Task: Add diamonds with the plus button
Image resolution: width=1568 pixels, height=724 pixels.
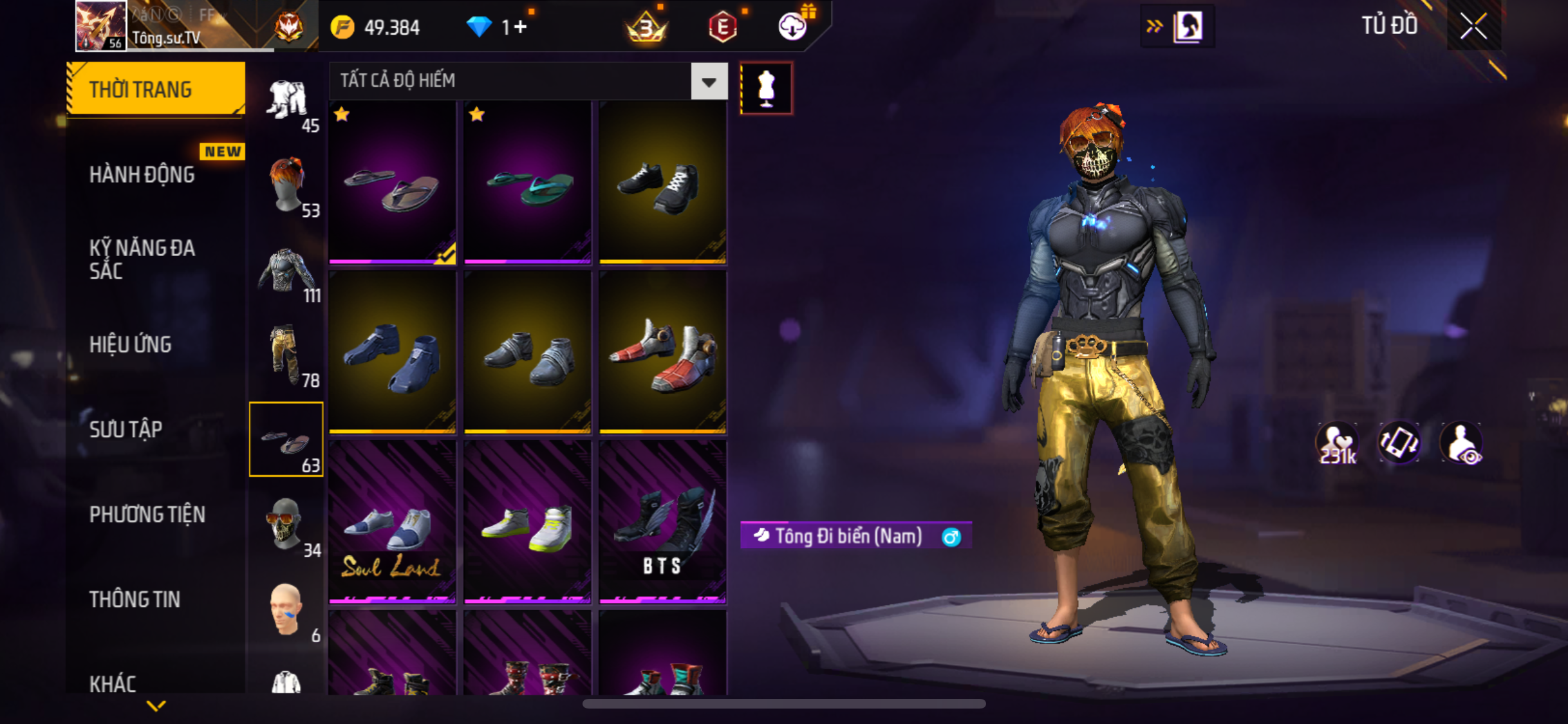Action: [x=521, y=27]
